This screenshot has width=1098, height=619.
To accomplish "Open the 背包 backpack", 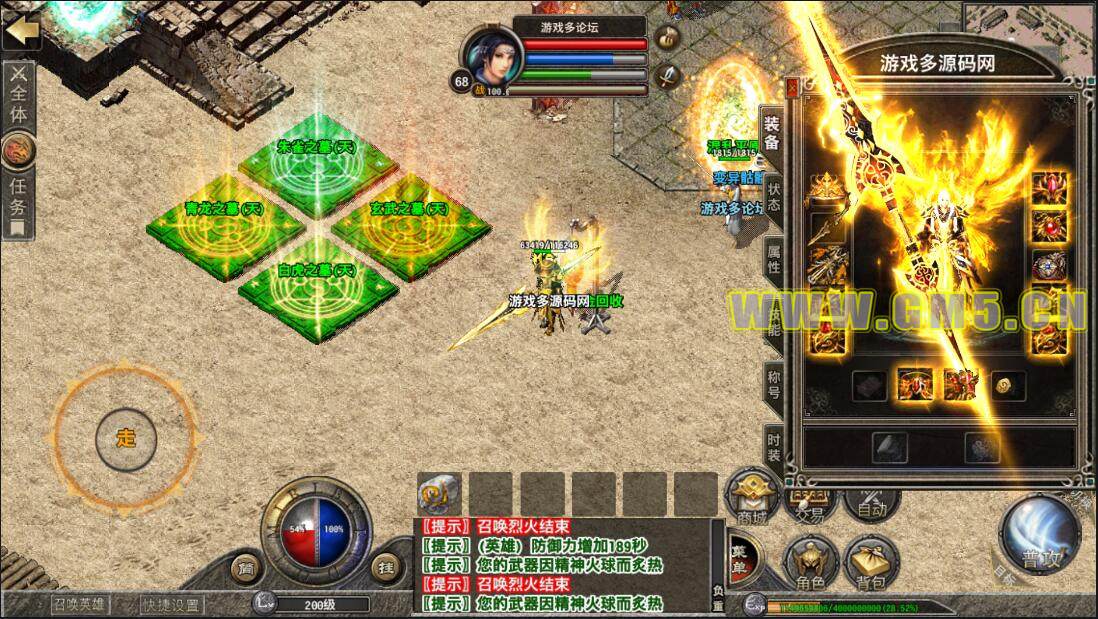I will coord(871,562).
